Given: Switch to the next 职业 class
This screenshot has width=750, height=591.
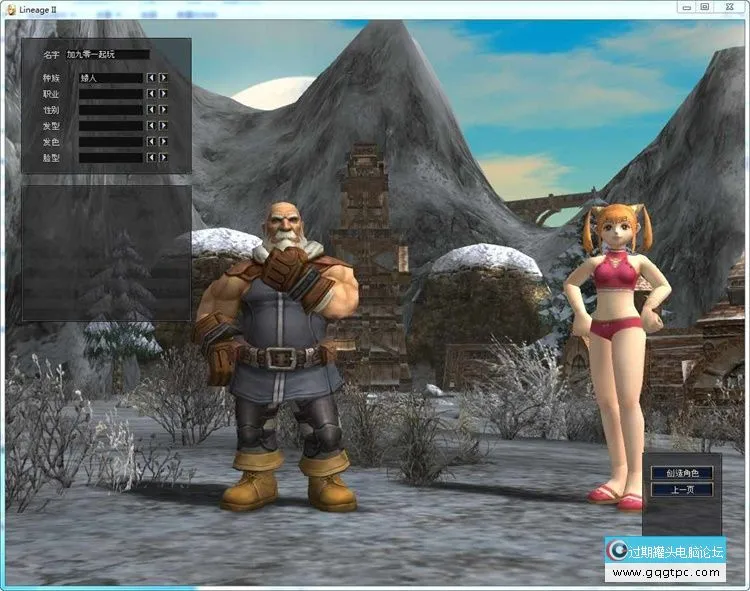Looking at the screenshot, I should pyautogui.click(x=164, y=93).
